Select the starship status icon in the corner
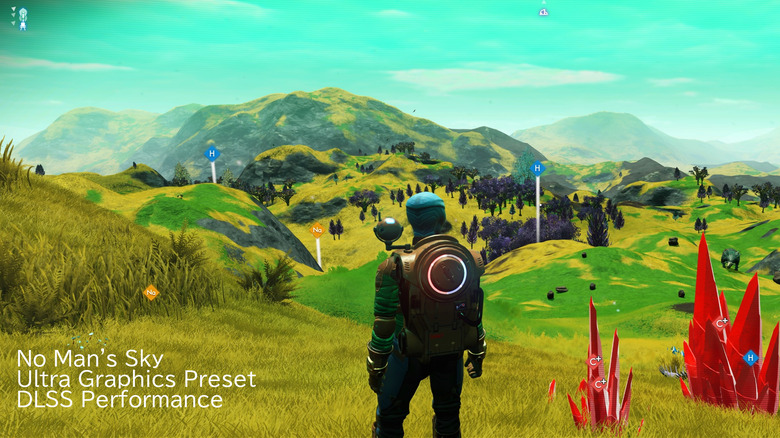 tap(22, 18)
